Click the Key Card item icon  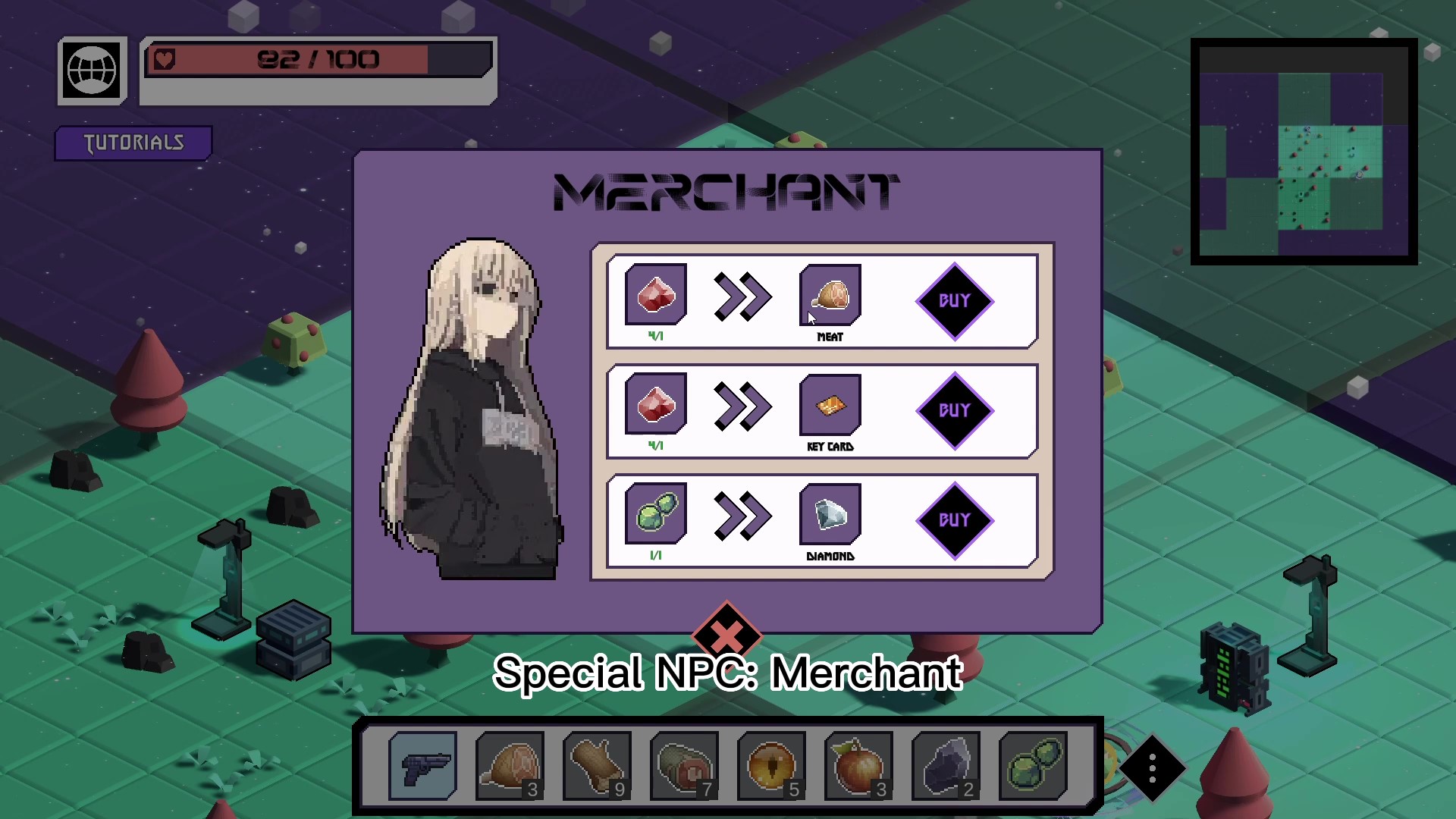point(830,405)
